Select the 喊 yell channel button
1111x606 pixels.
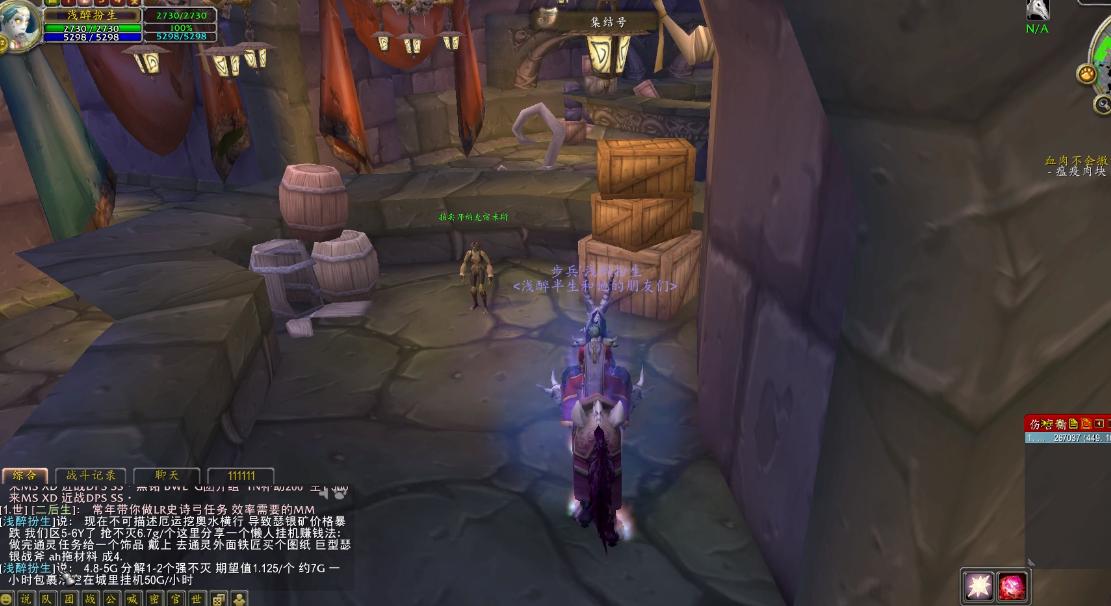pyautogui.click(x=133, y=599)
